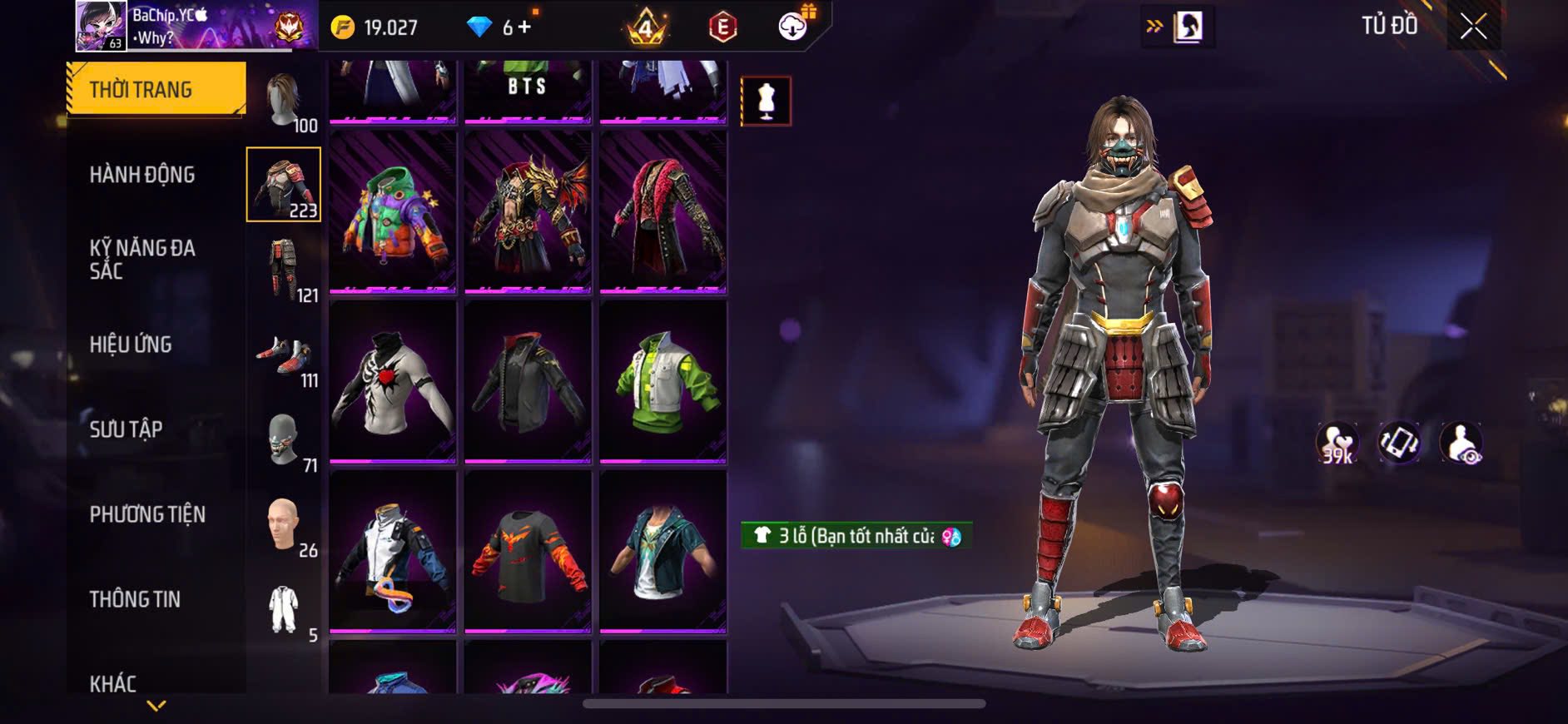The height and width of the screenshot is (724, 1568).
Task: Go to the Sưu Tập tab
Action: pyautogui.click(x=126, y=429)
